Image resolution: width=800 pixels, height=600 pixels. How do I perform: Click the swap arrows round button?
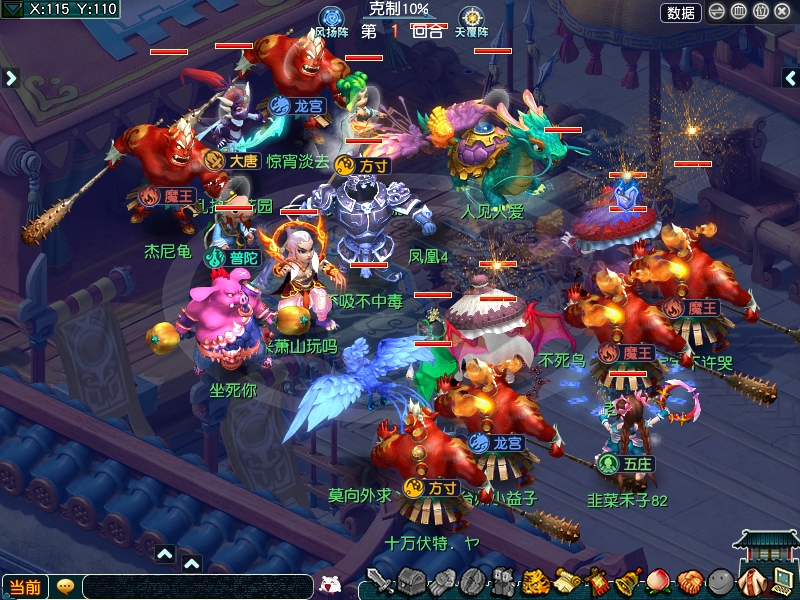717,12
